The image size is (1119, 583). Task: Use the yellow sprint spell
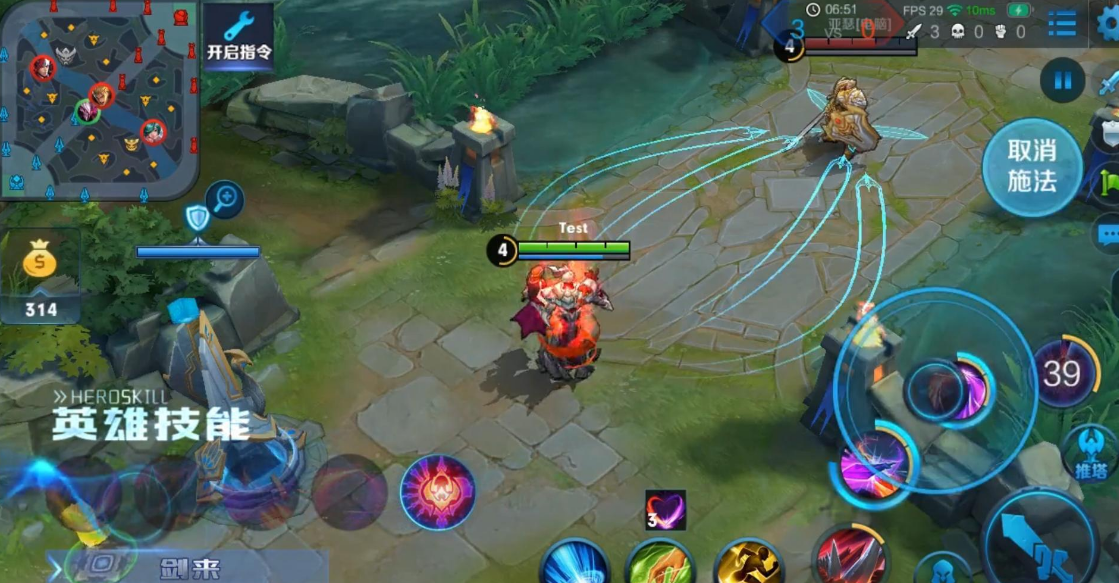point(748,563)
